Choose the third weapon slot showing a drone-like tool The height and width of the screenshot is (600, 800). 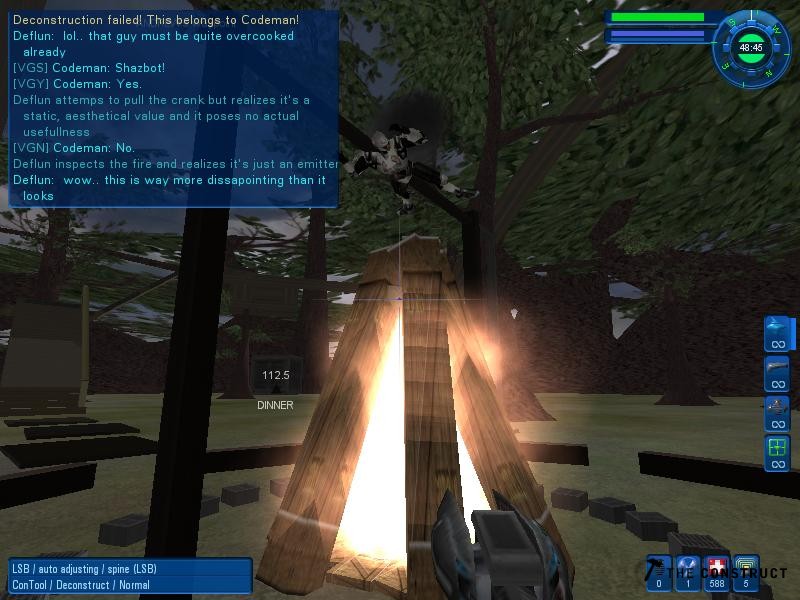pyautogui.click(x=776, y=412)
